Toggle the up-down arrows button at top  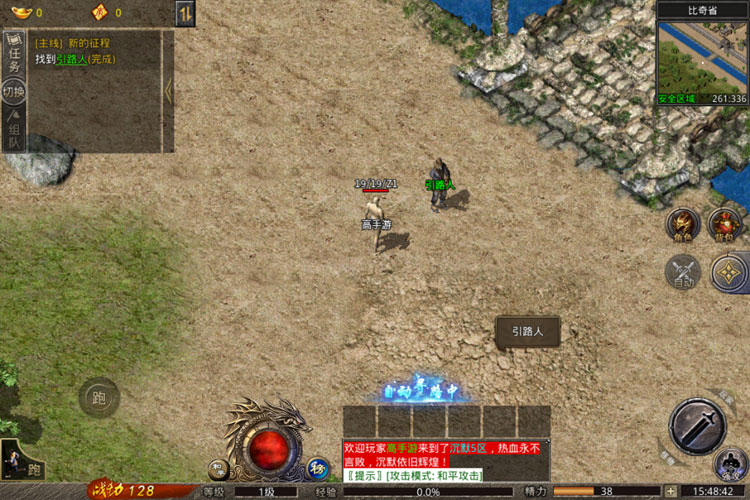pyautogui.click(x=185, y=13)
